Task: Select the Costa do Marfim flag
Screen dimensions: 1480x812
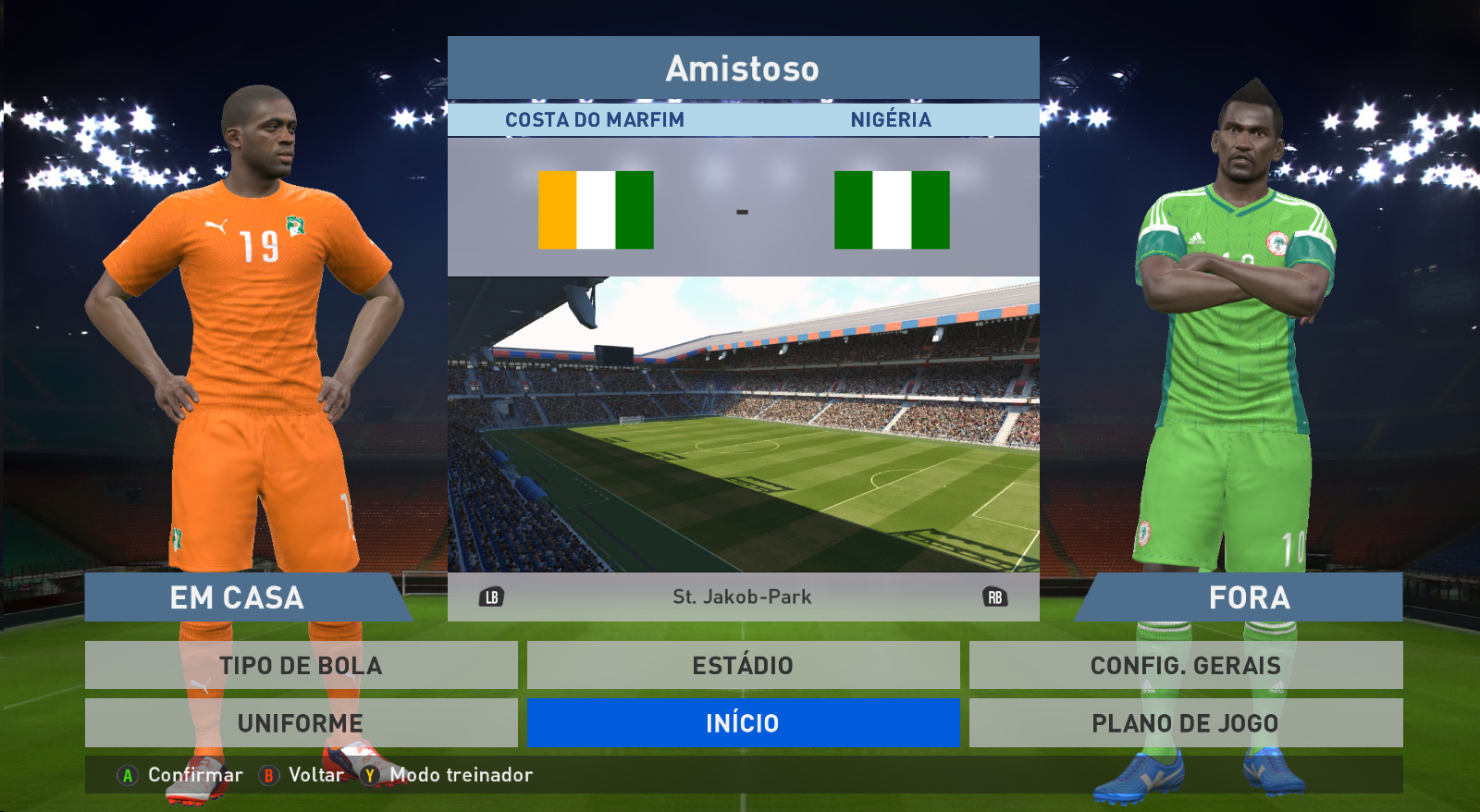Action: tap(596, 210)
